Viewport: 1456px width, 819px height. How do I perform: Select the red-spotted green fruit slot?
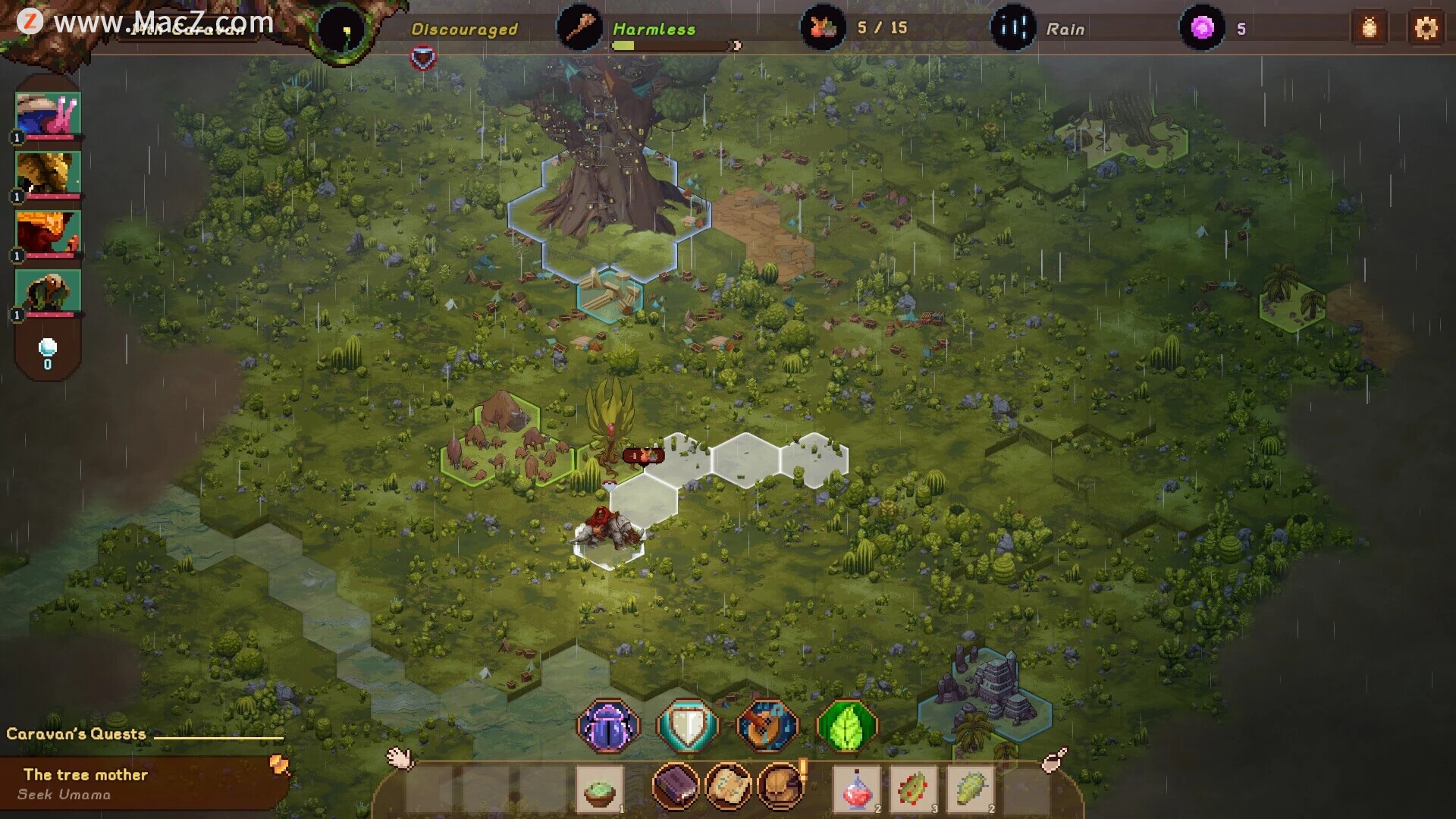[913, 789]
